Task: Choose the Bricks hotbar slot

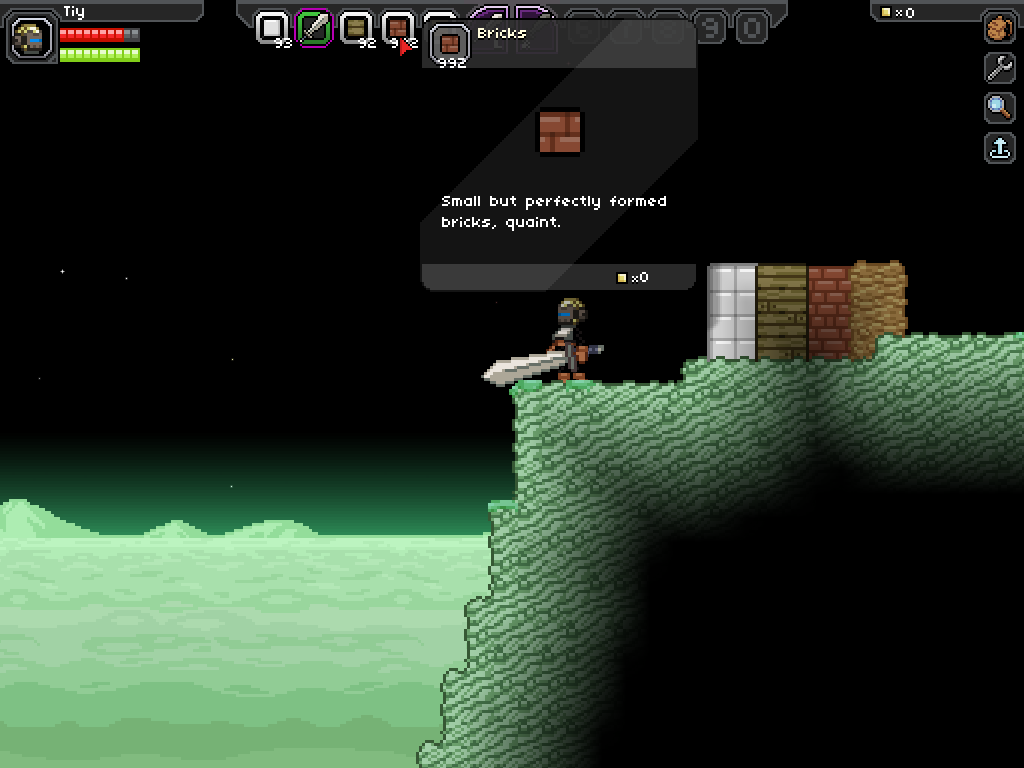Action: pos(398,27)
